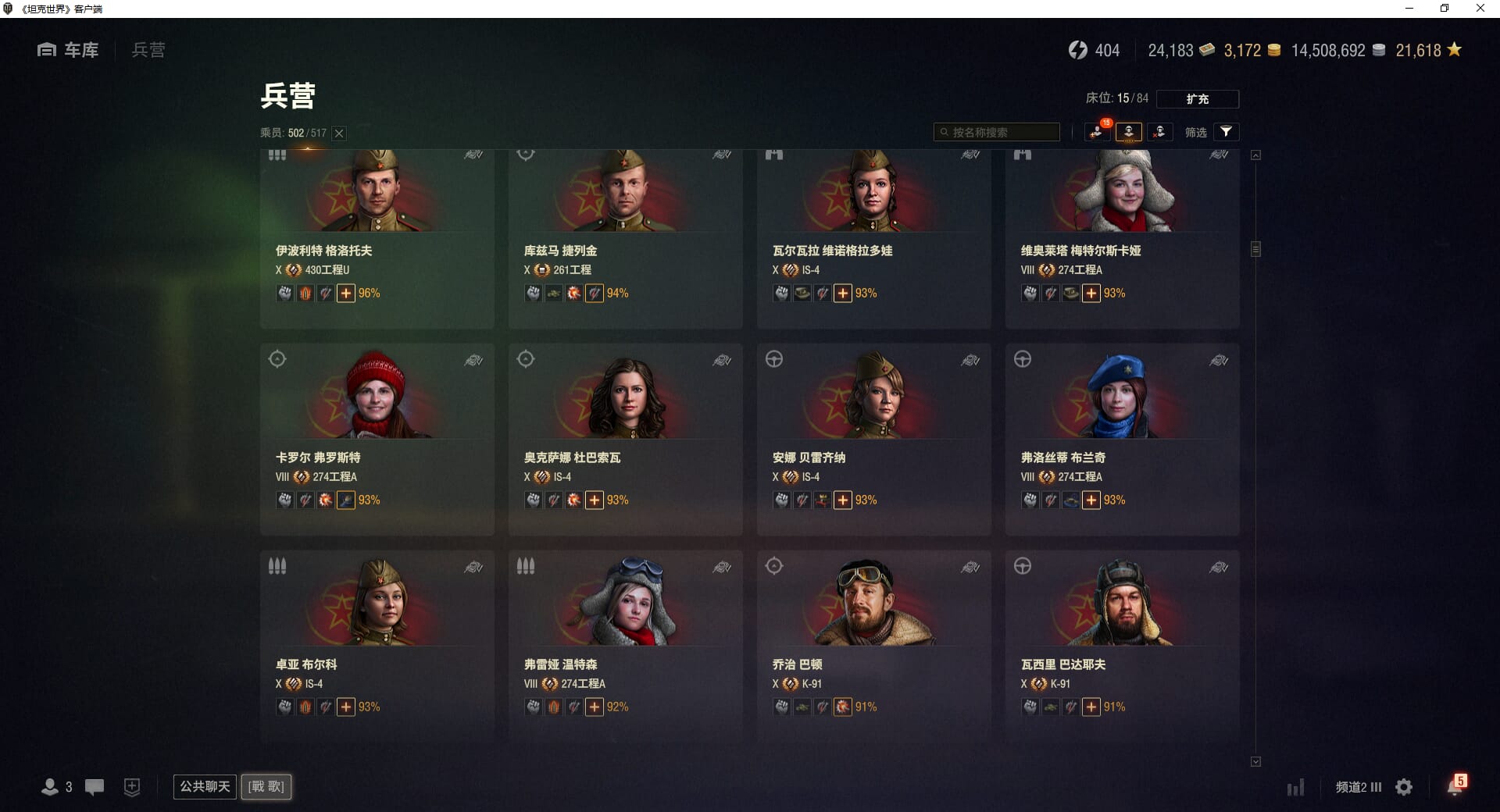Click the 扩充 expand berths button

(1197, 99)
